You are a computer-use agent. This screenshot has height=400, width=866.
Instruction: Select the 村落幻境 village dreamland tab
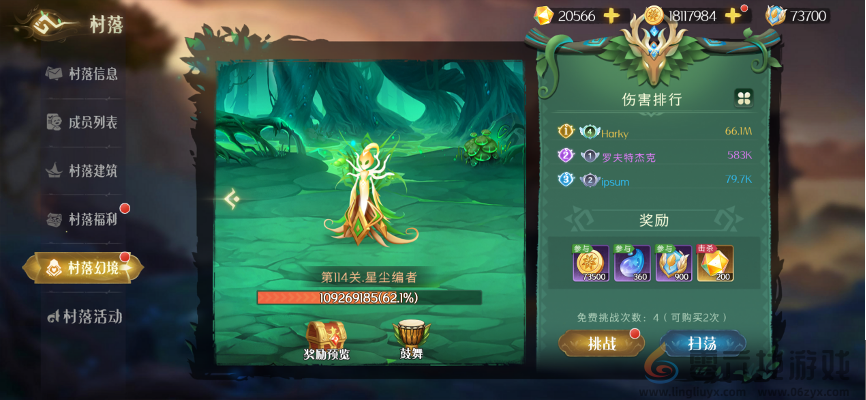click(83, 267)
